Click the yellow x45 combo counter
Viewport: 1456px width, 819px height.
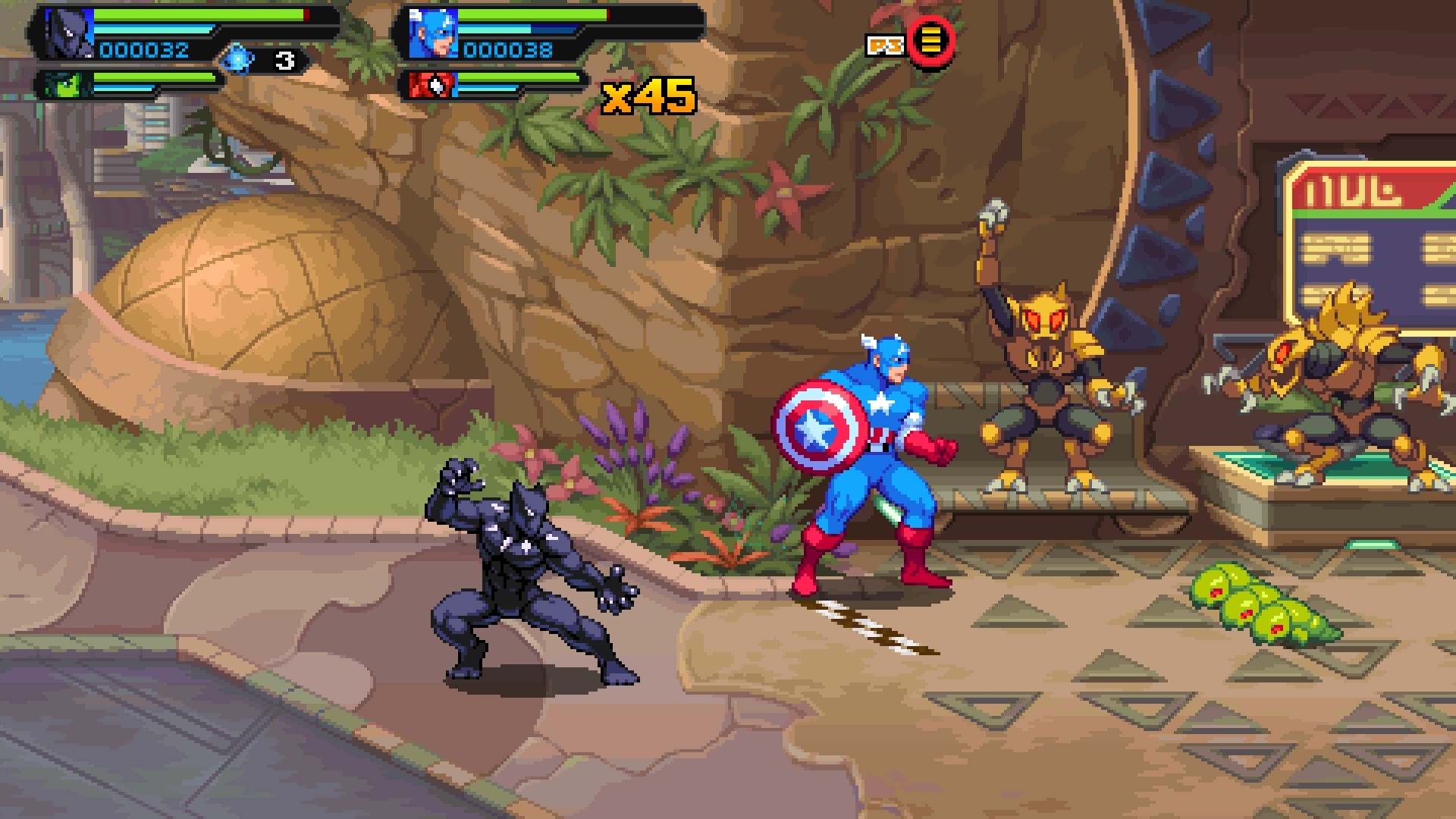pos(649,96)
